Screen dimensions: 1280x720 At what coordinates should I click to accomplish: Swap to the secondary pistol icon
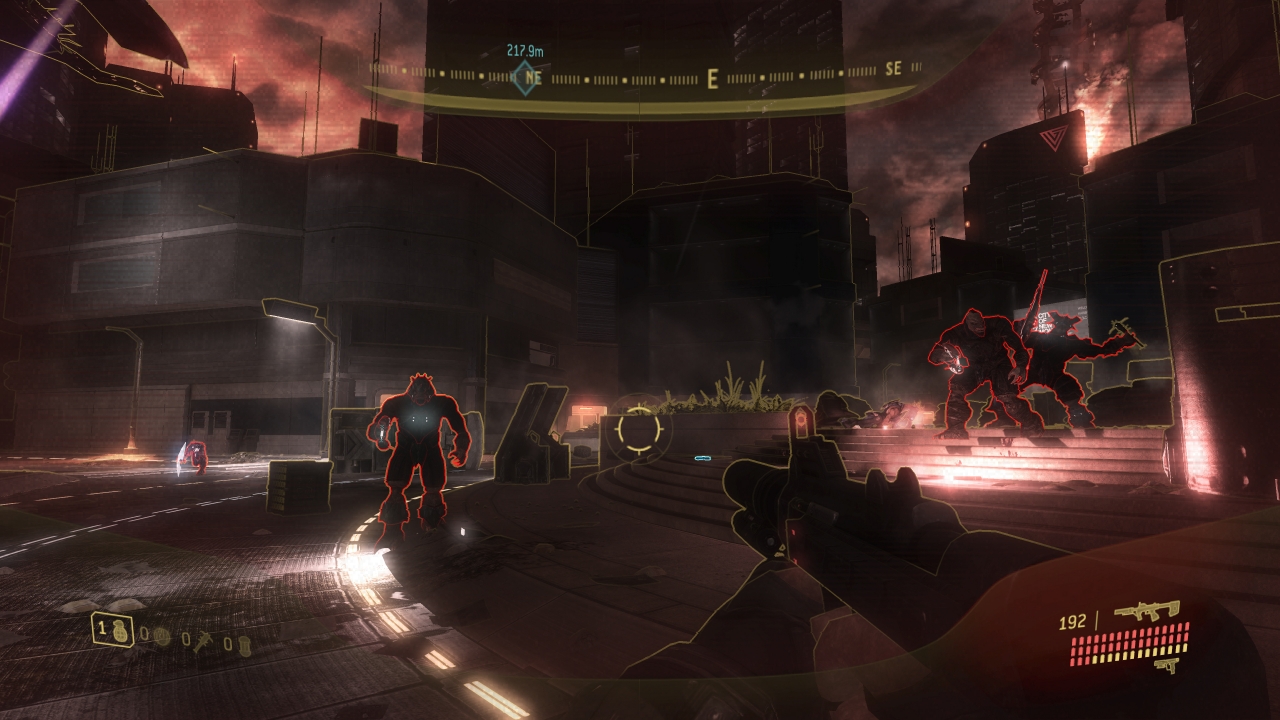pyautogui.click(x=1163, y=665)
